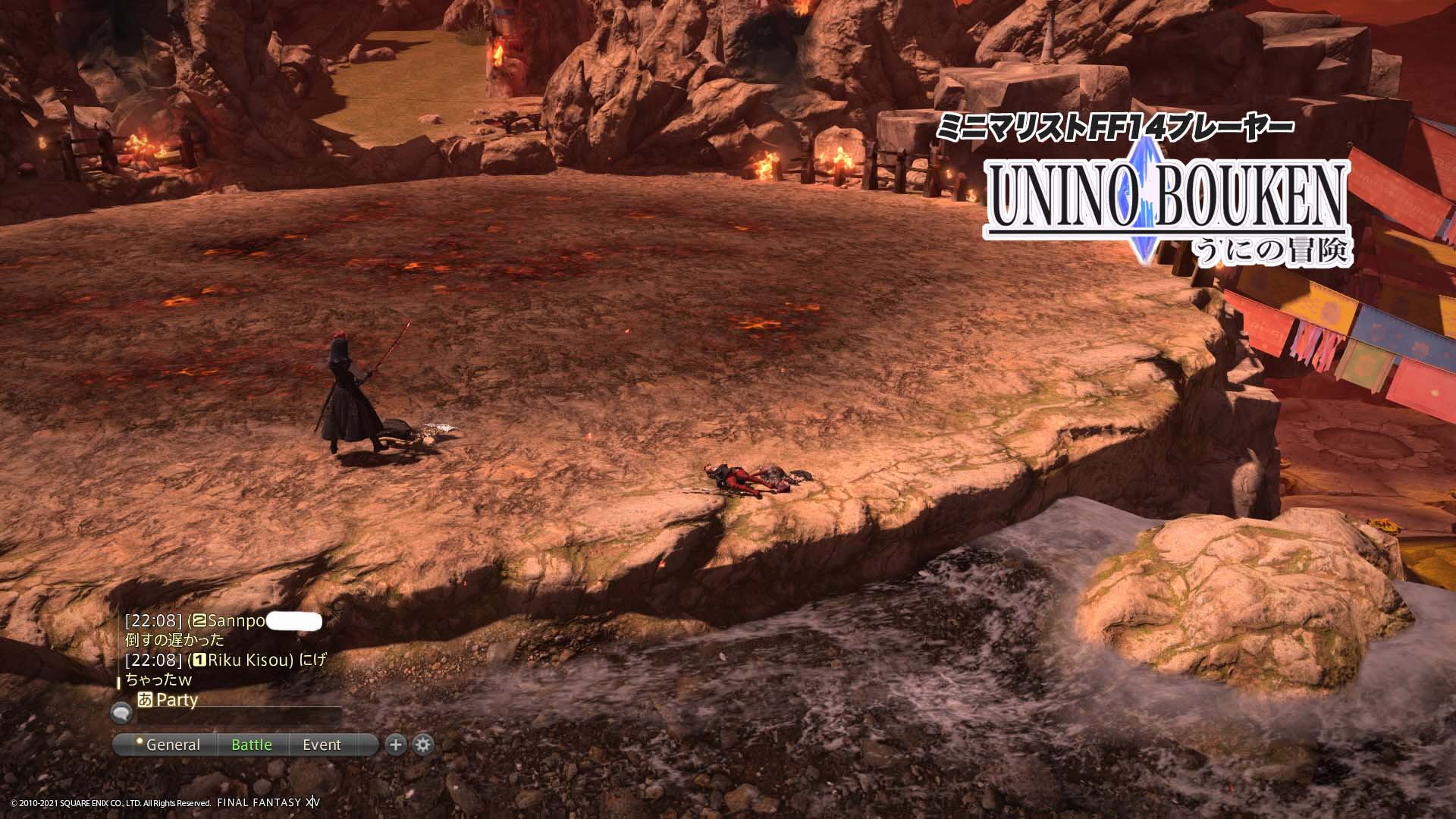The width and height of the screenshot is (1456, 819).
Task: Open chat log settings gear
Action: (423, 745)
